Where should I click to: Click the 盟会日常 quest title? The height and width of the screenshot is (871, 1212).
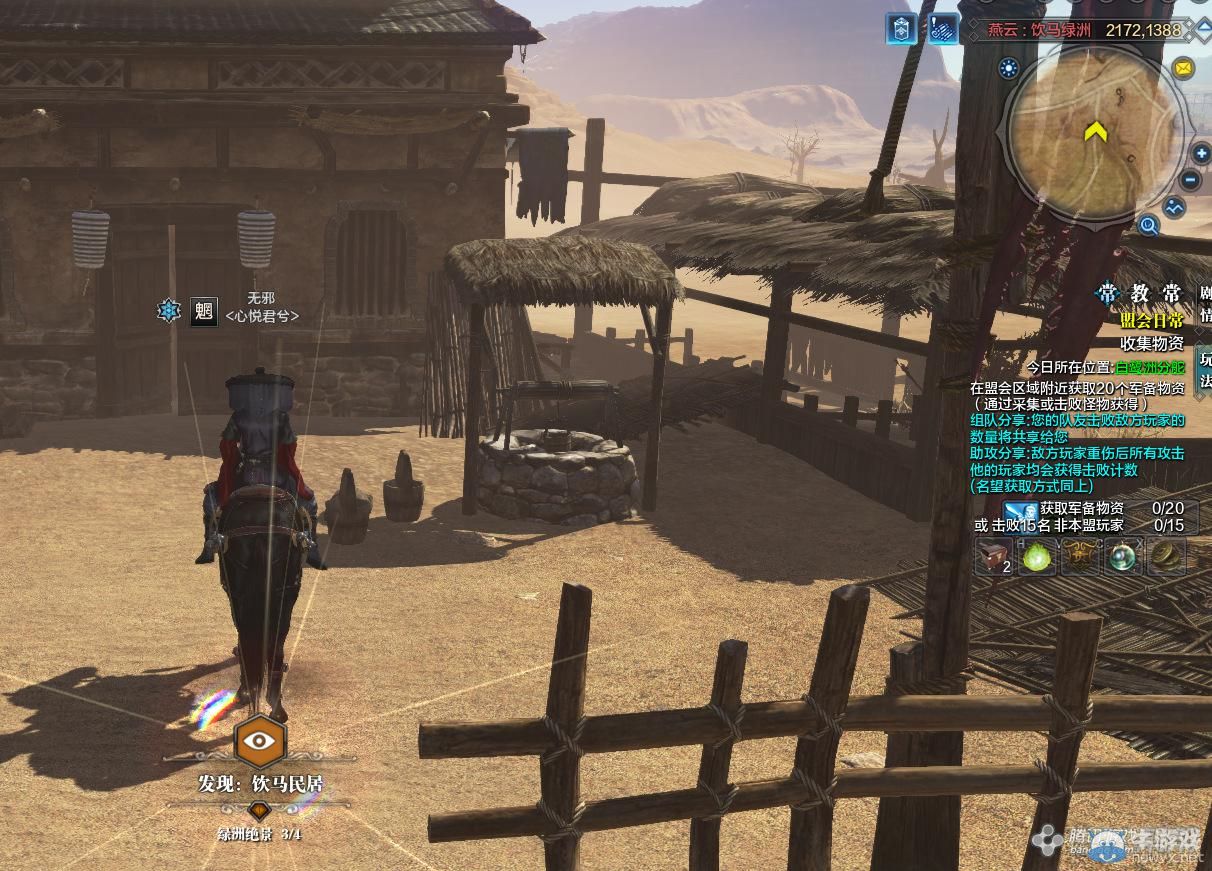coord(1151,320)
